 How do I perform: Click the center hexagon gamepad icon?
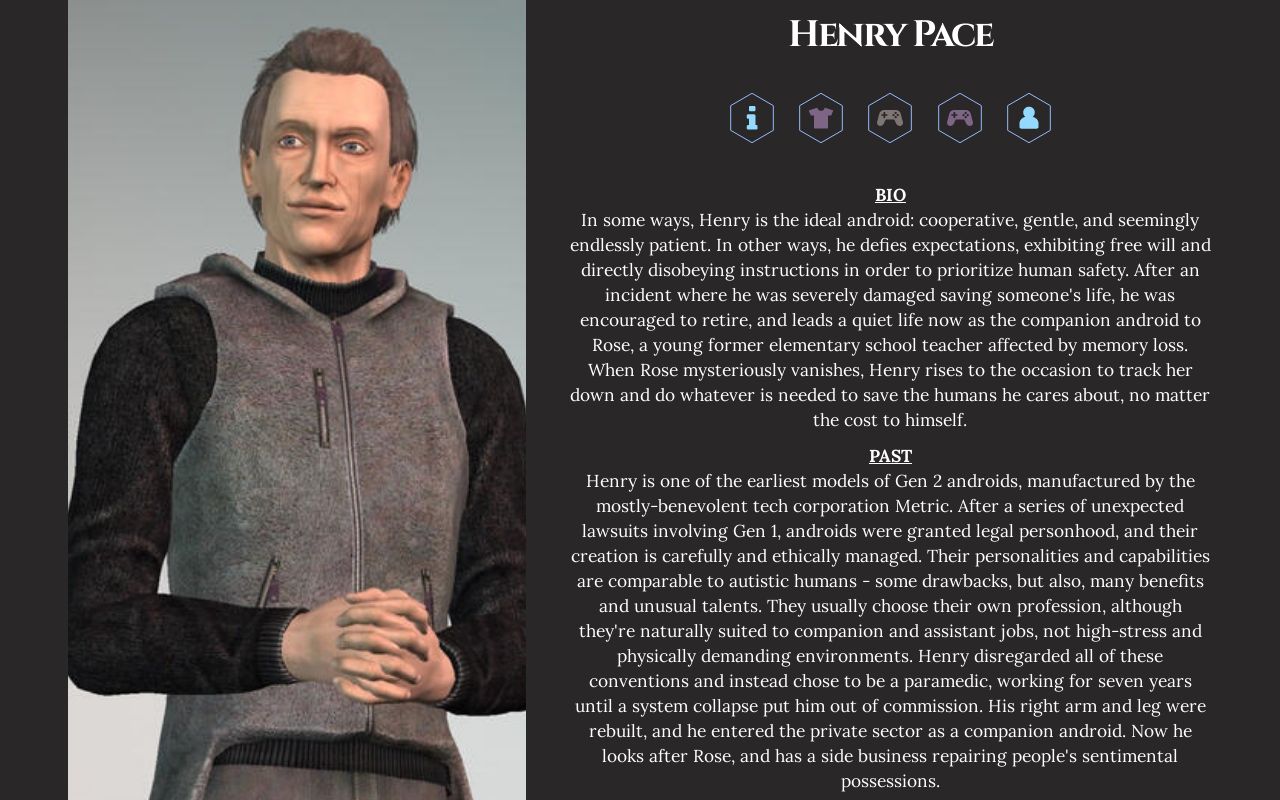(890, 118)
